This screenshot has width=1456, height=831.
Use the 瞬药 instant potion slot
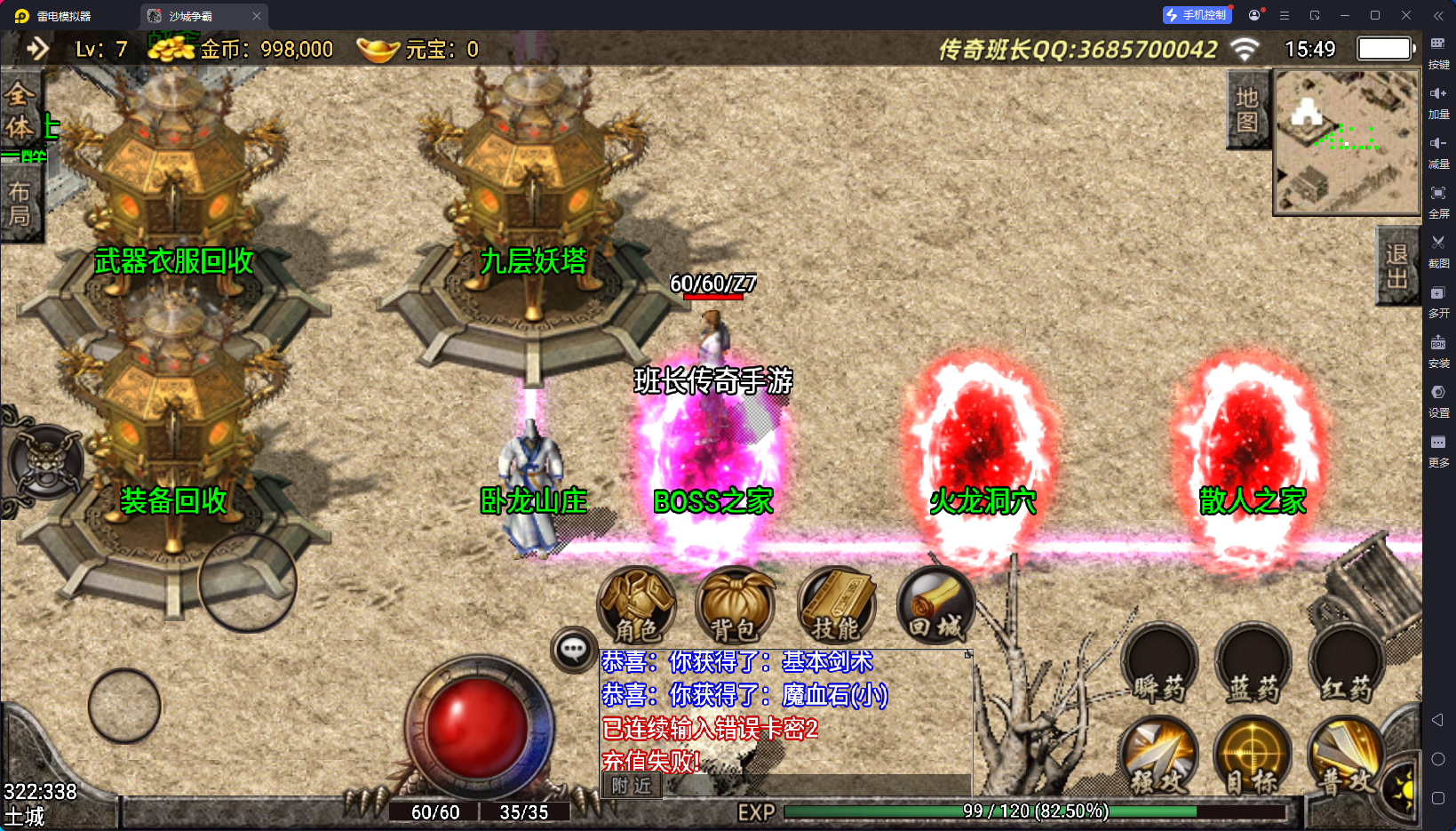[1159, 665]
